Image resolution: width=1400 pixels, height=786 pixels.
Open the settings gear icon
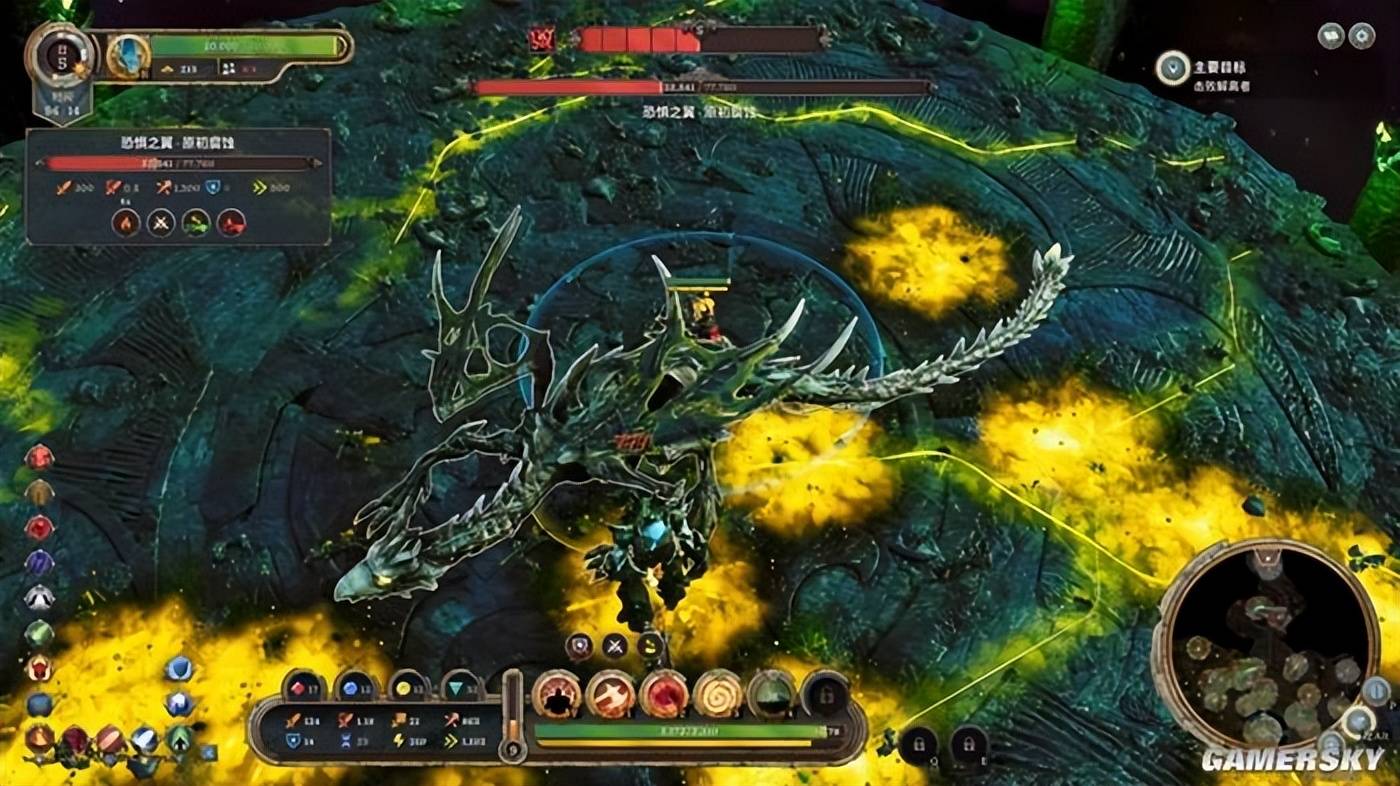tap(1361, 36)
